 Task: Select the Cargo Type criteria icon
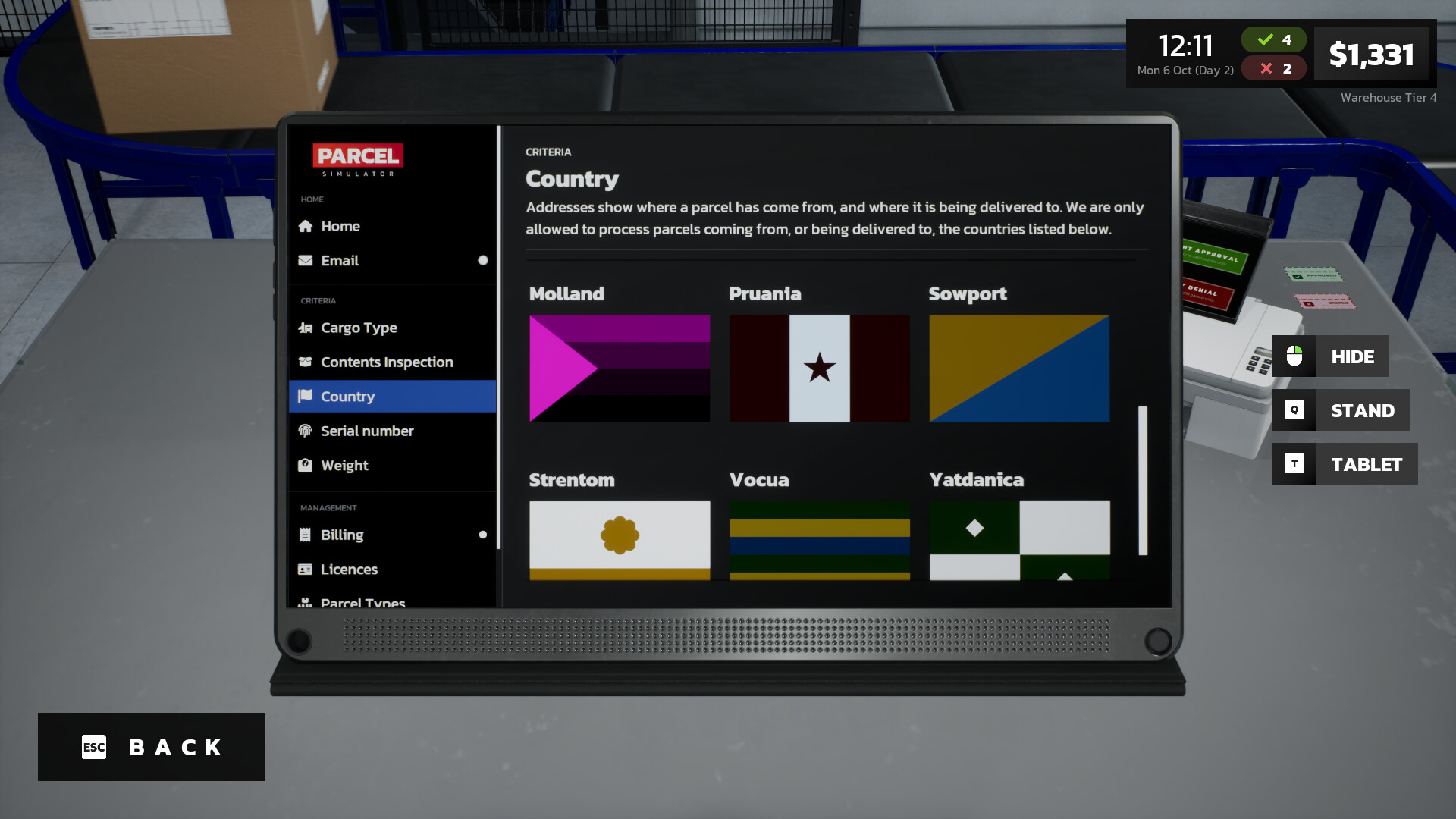coord(306,327)
